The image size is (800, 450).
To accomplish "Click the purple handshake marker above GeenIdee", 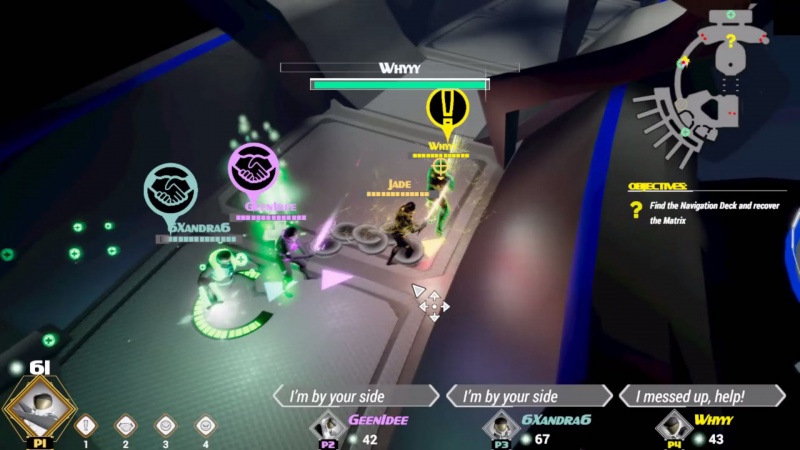I will 253,168.
